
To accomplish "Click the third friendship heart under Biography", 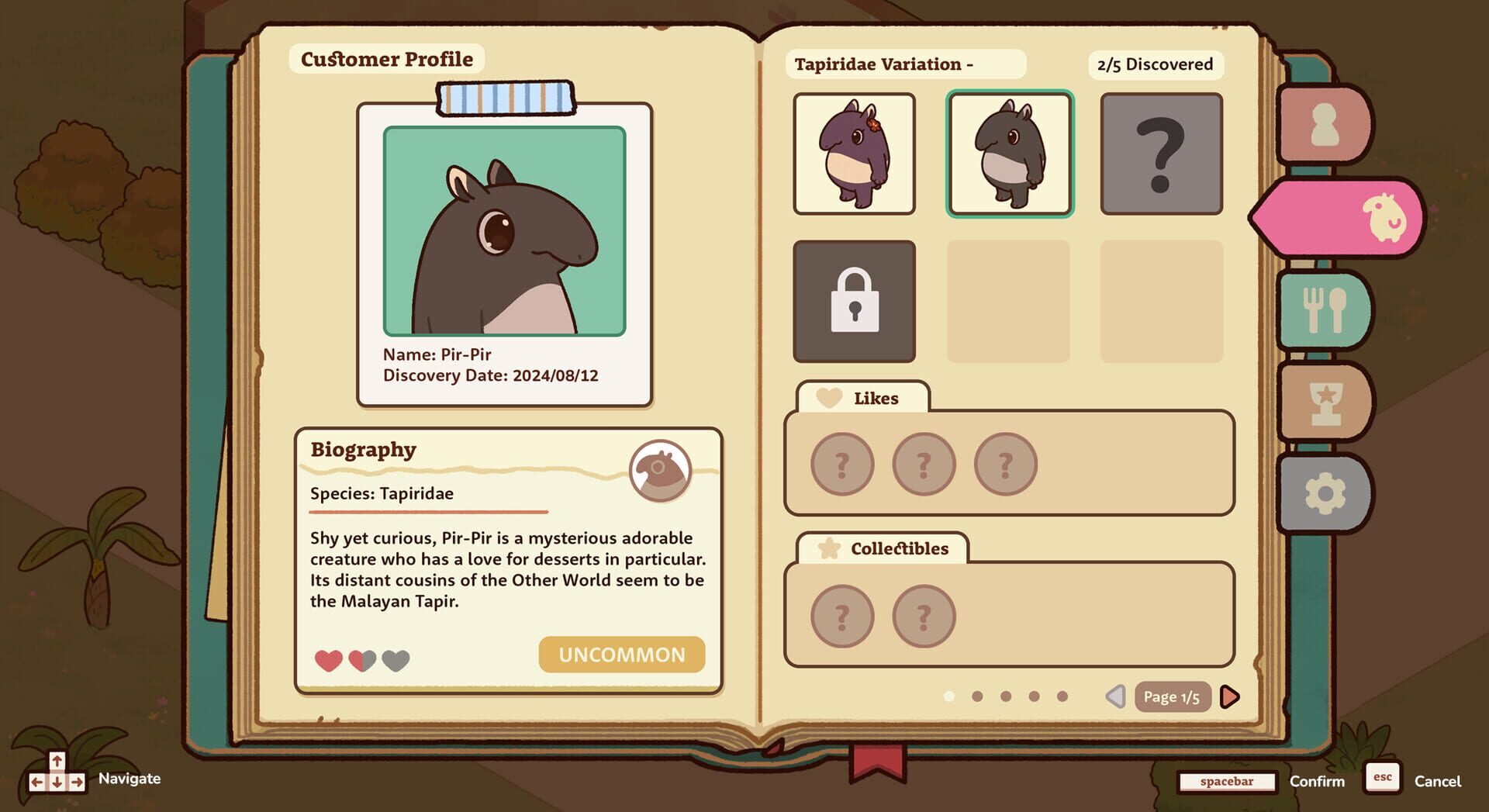I will (396, 662).
